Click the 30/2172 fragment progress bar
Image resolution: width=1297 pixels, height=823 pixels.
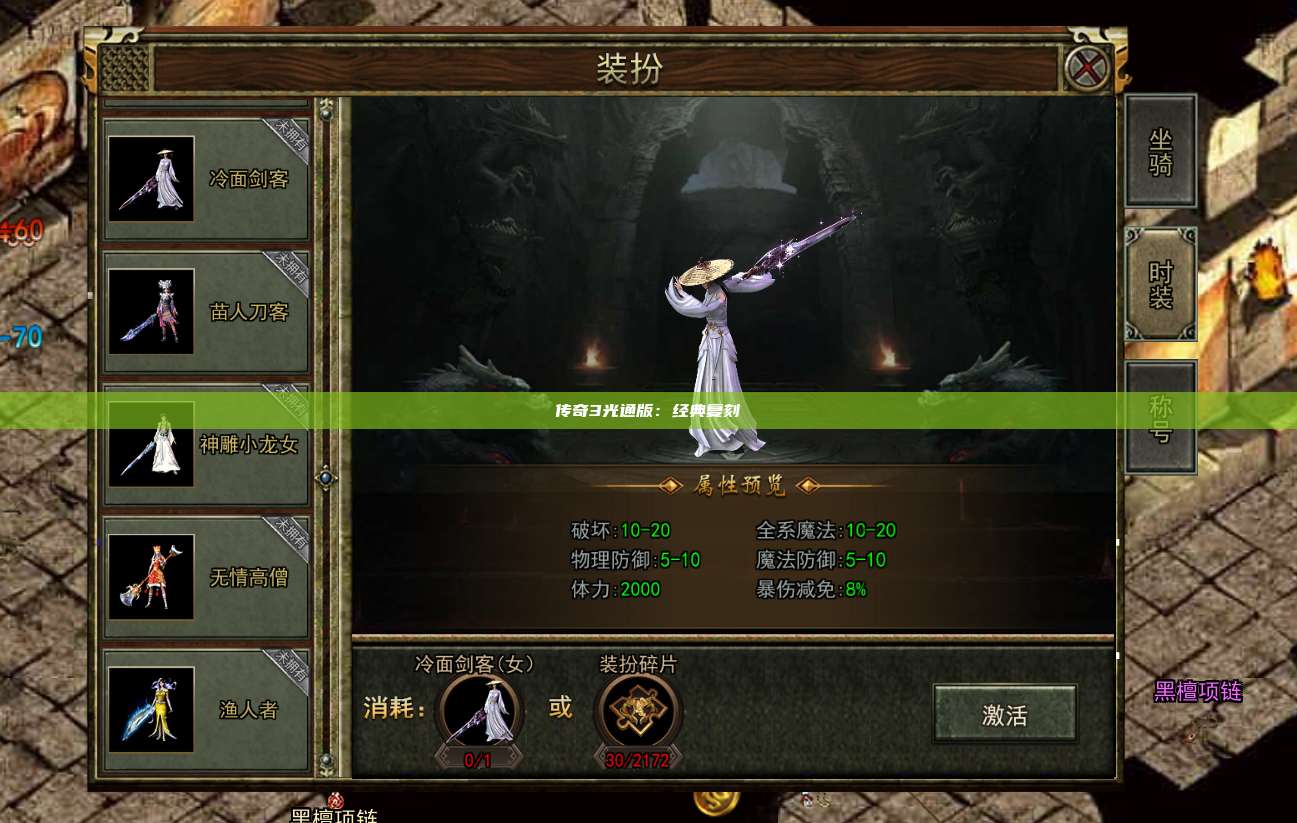click(638, 760)
